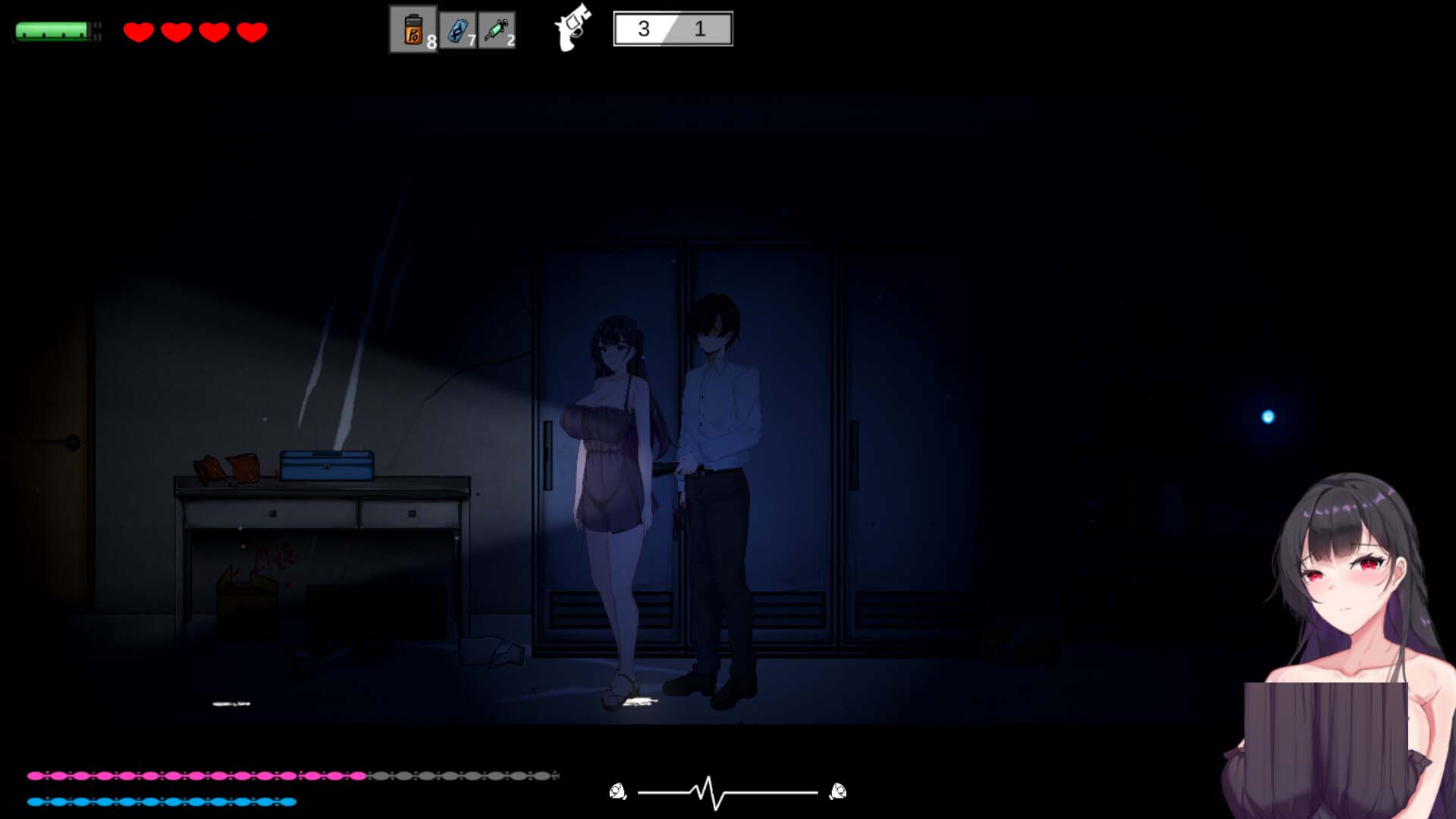1456x819 pixels.
Task: Click the revolver weapon icon
Action: (573, 27)
